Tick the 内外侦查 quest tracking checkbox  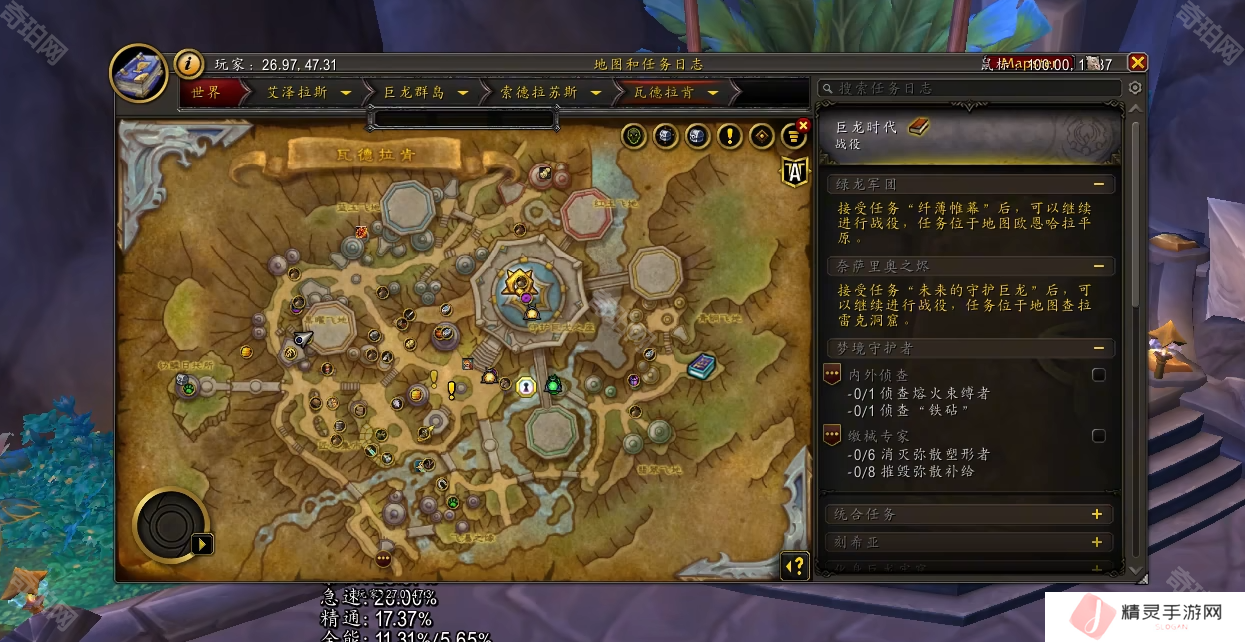click(1099, 375)
